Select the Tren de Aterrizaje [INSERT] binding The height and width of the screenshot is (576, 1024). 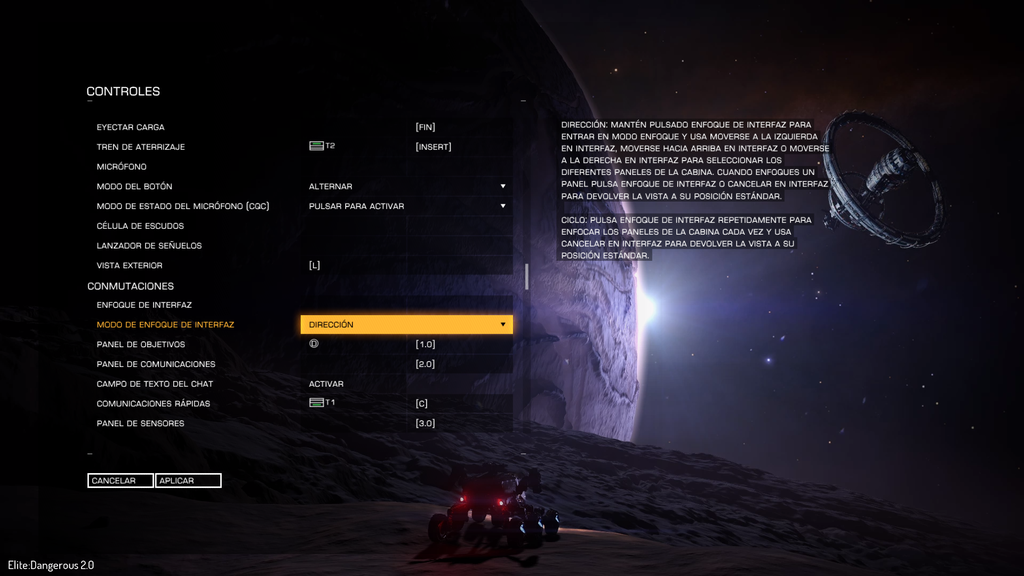[x=434, y=147]
